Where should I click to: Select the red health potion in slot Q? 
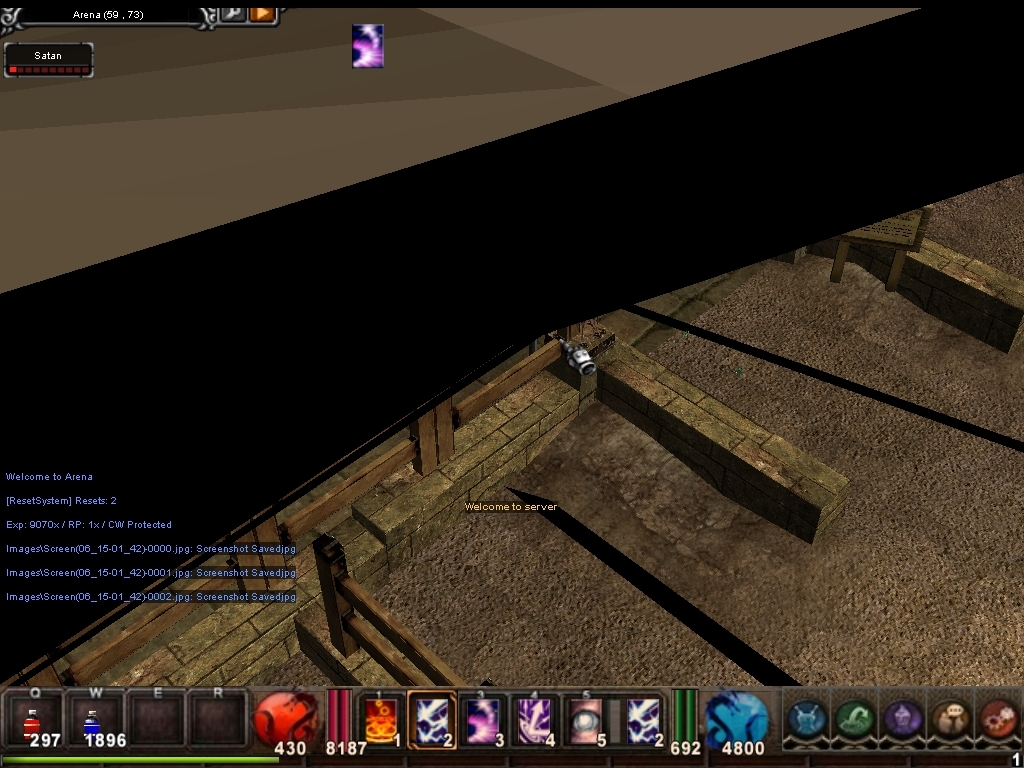[33, 720]
